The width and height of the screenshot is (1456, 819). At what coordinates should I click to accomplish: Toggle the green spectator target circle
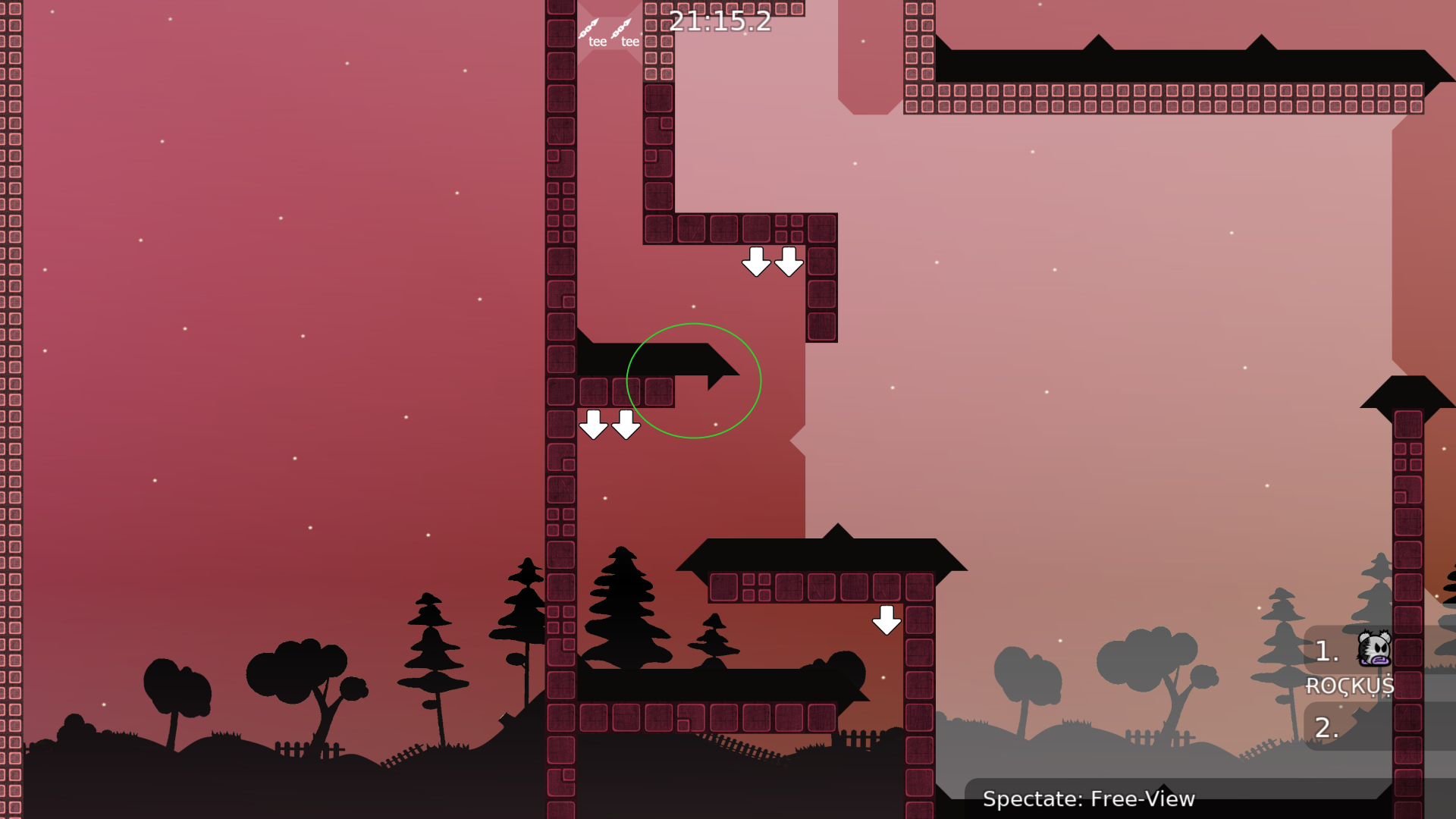[x=694, y=379]
